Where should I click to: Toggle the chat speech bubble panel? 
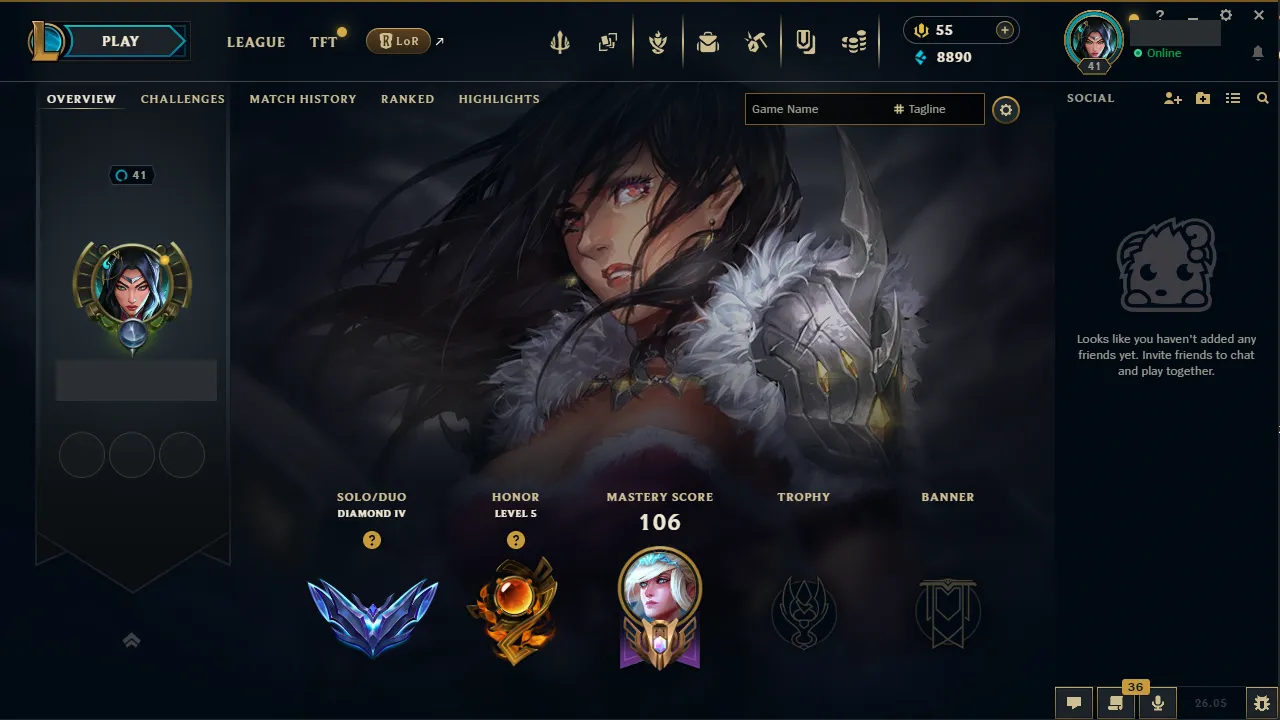pos(1073,702)
